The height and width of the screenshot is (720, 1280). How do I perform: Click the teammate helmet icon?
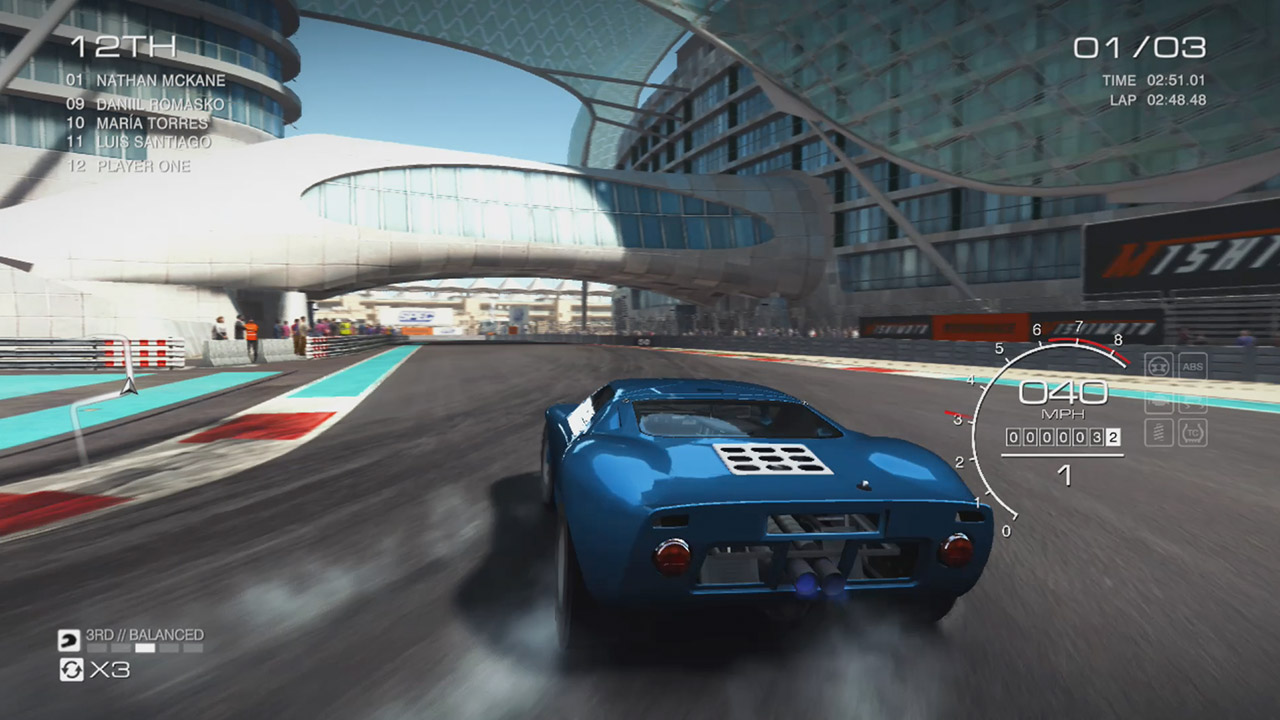tap(71, 637)
